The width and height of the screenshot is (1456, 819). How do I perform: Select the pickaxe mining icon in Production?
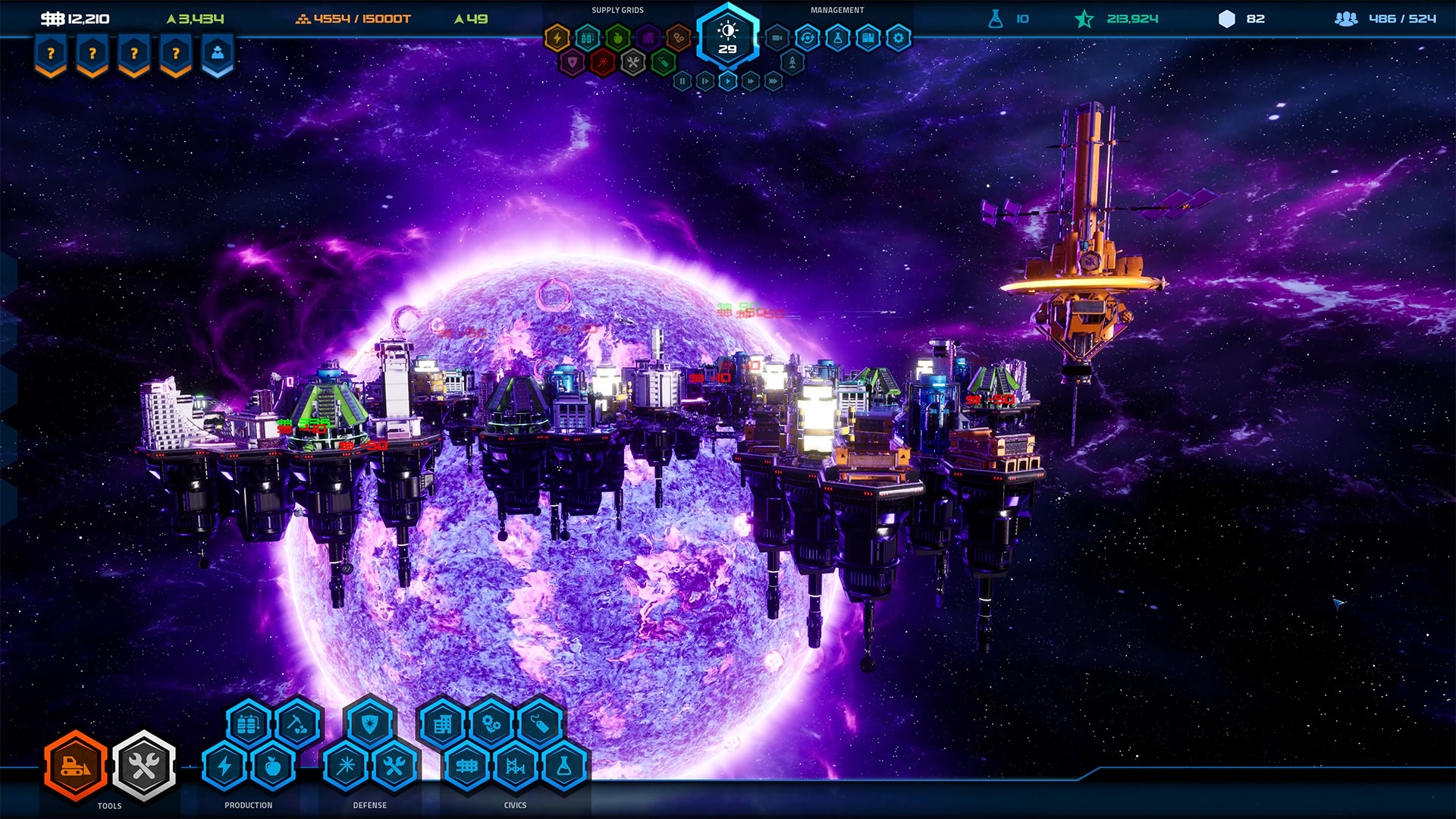[x=298, y=724]
